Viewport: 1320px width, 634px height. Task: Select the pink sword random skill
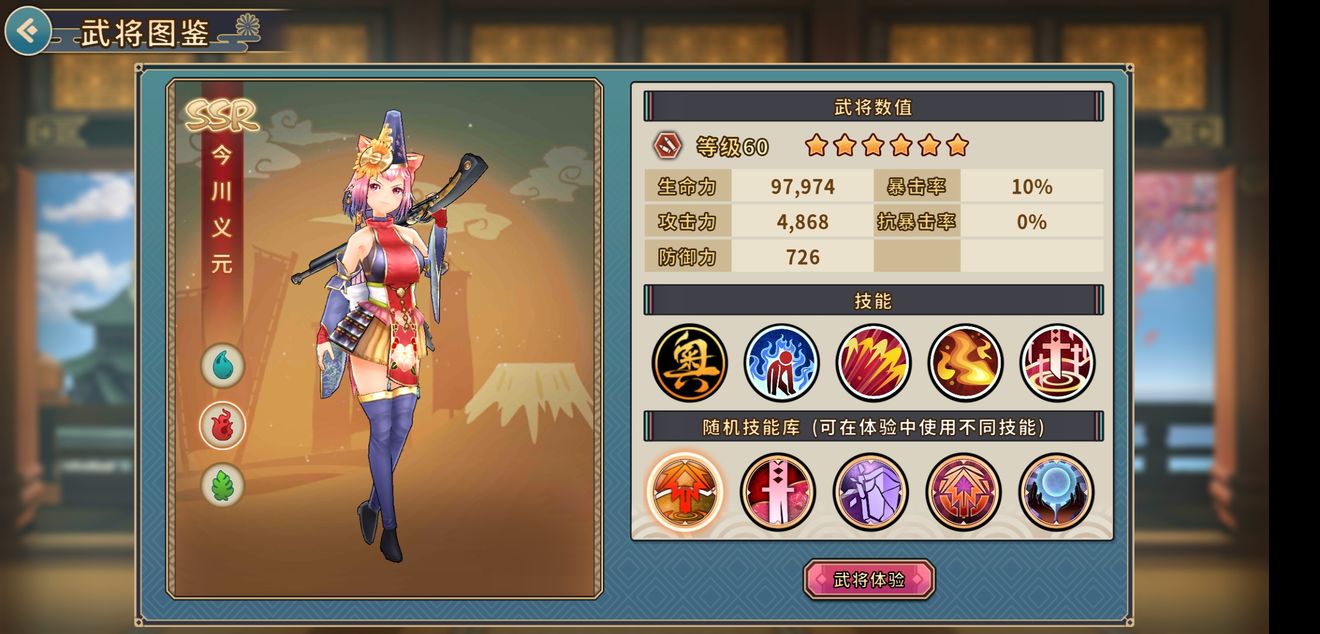click(x=778, y=491)
